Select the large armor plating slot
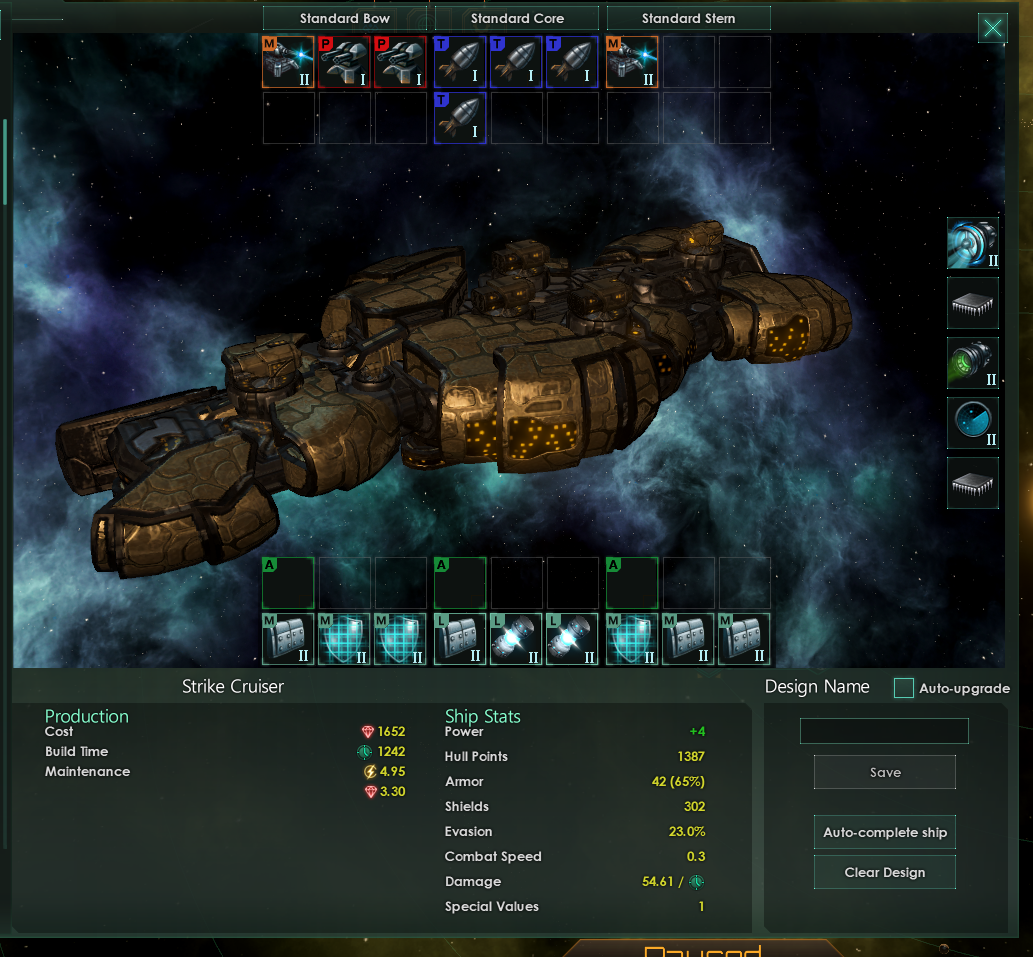Image resolution: width=1033 pixels, height=957 pixels. [x=460, y=639]
